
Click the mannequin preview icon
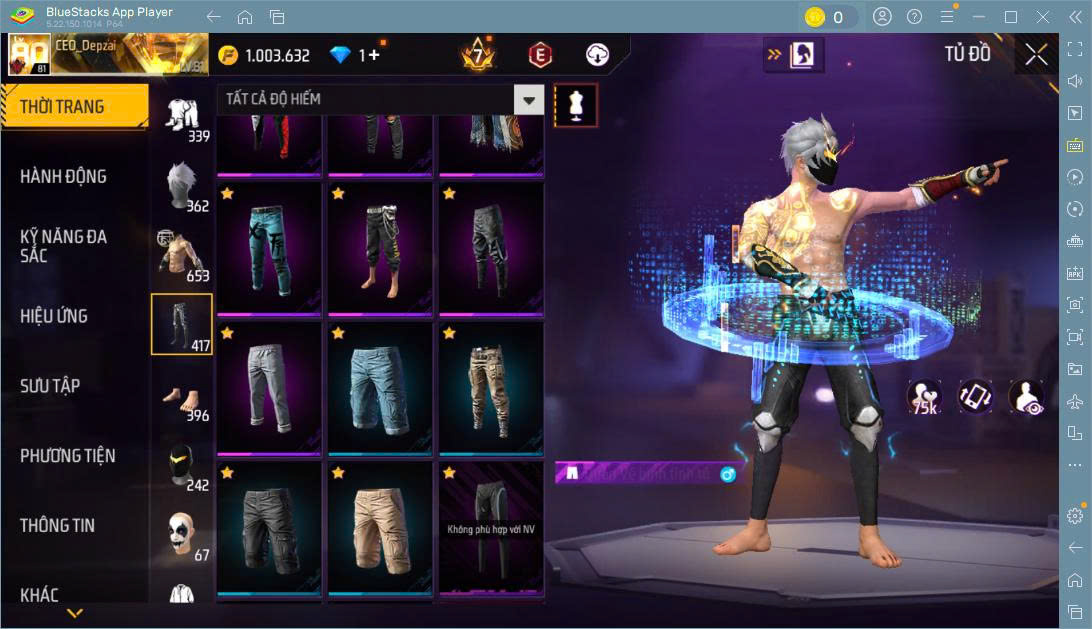point(575,105)
